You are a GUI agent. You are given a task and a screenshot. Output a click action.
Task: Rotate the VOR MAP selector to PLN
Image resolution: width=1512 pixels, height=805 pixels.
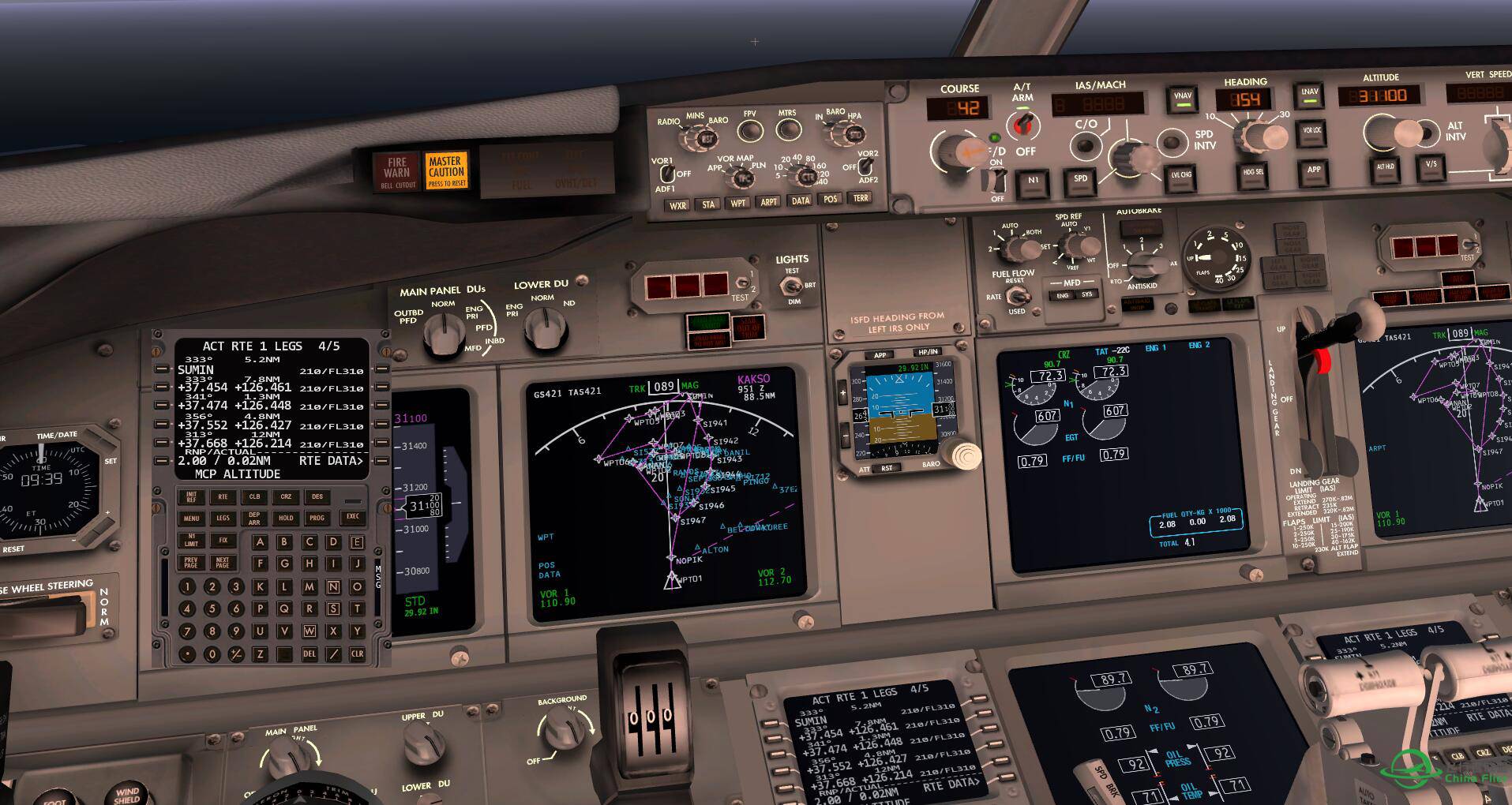(742, 178)
